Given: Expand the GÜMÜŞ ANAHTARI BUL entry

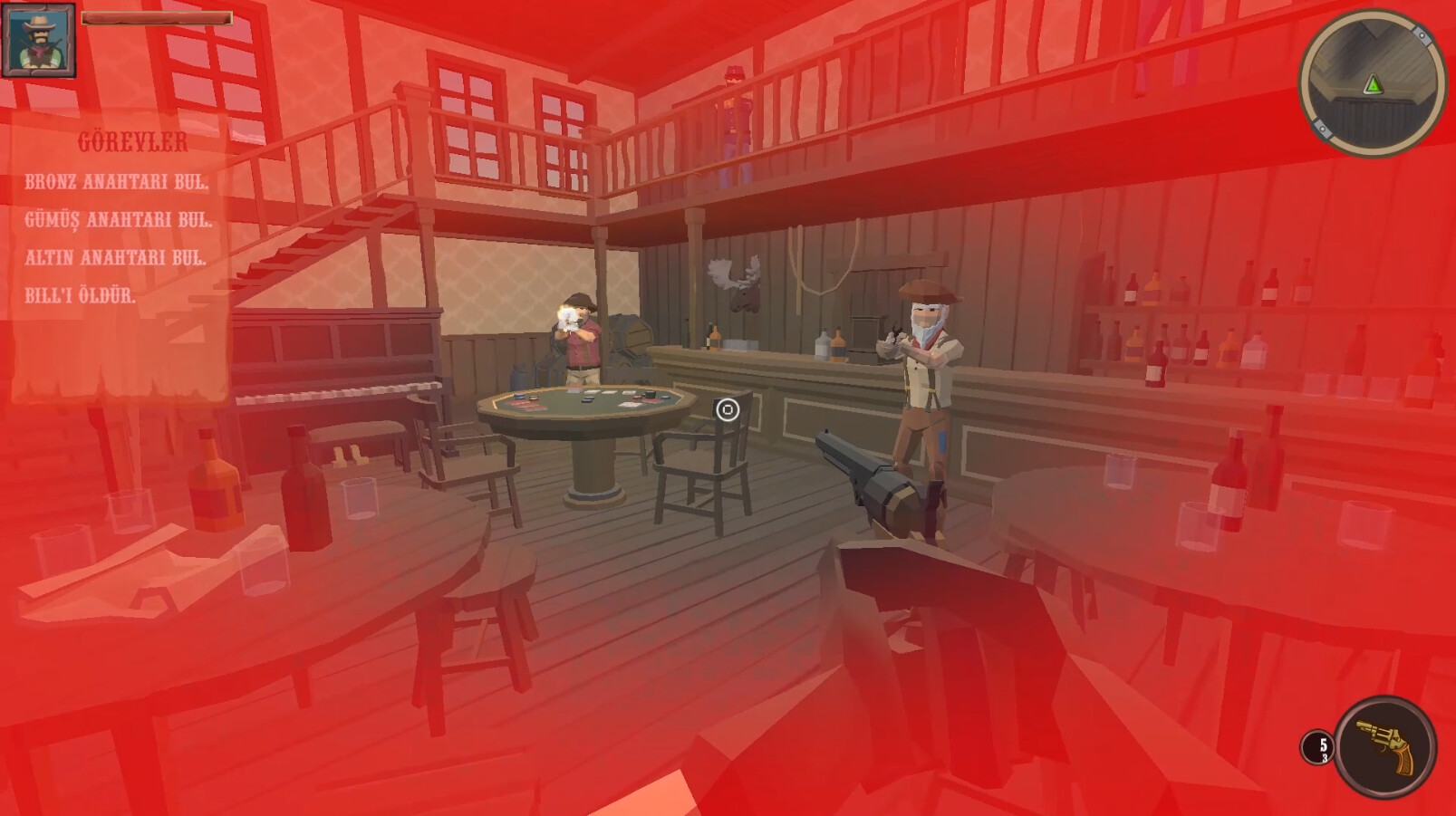Looking at the screenshot, I should [x=119, y=218].
